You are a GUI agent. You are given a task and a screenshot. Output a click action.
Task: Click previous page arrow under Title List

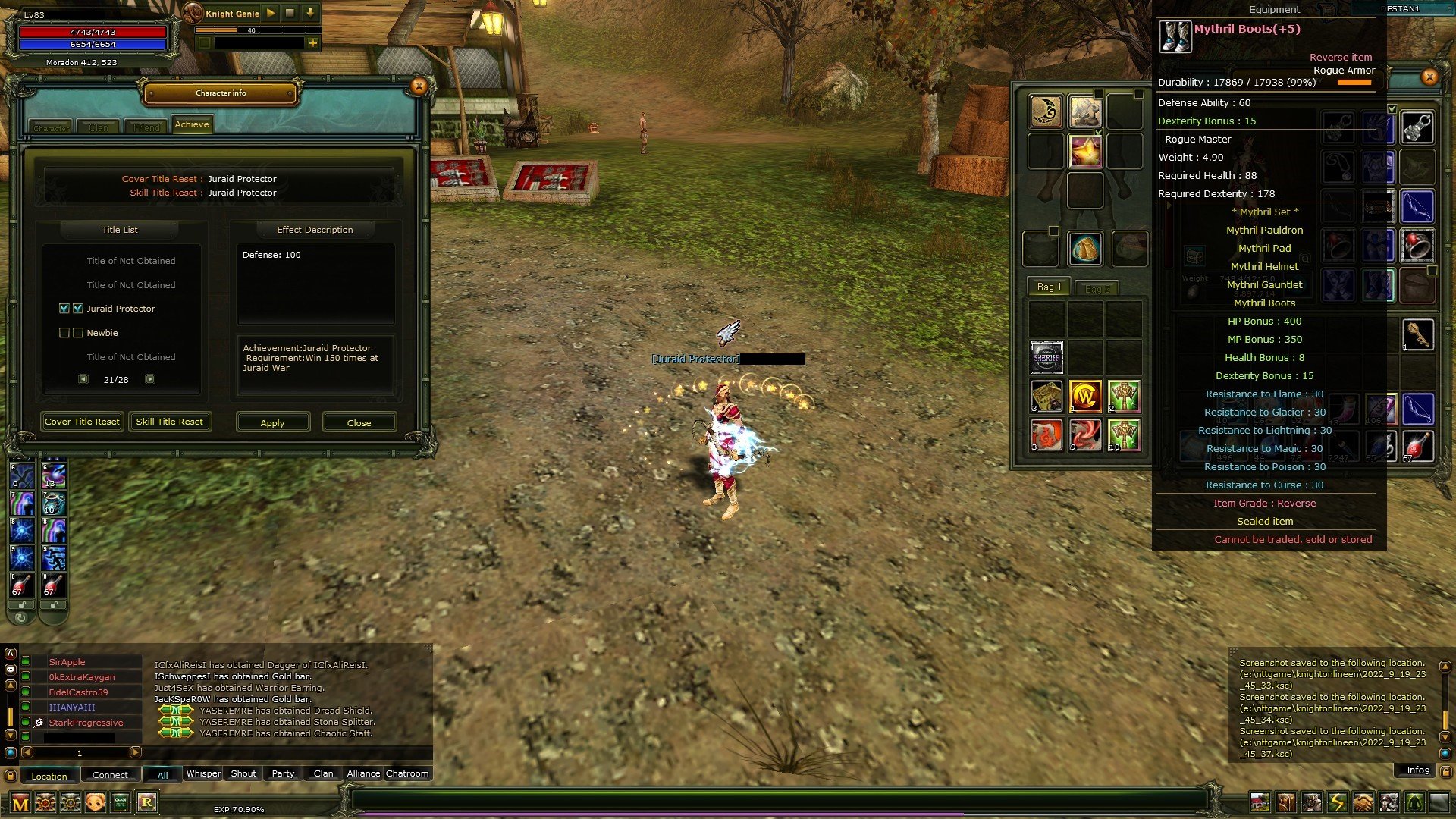pyautogui.click(x=83, y=378)
